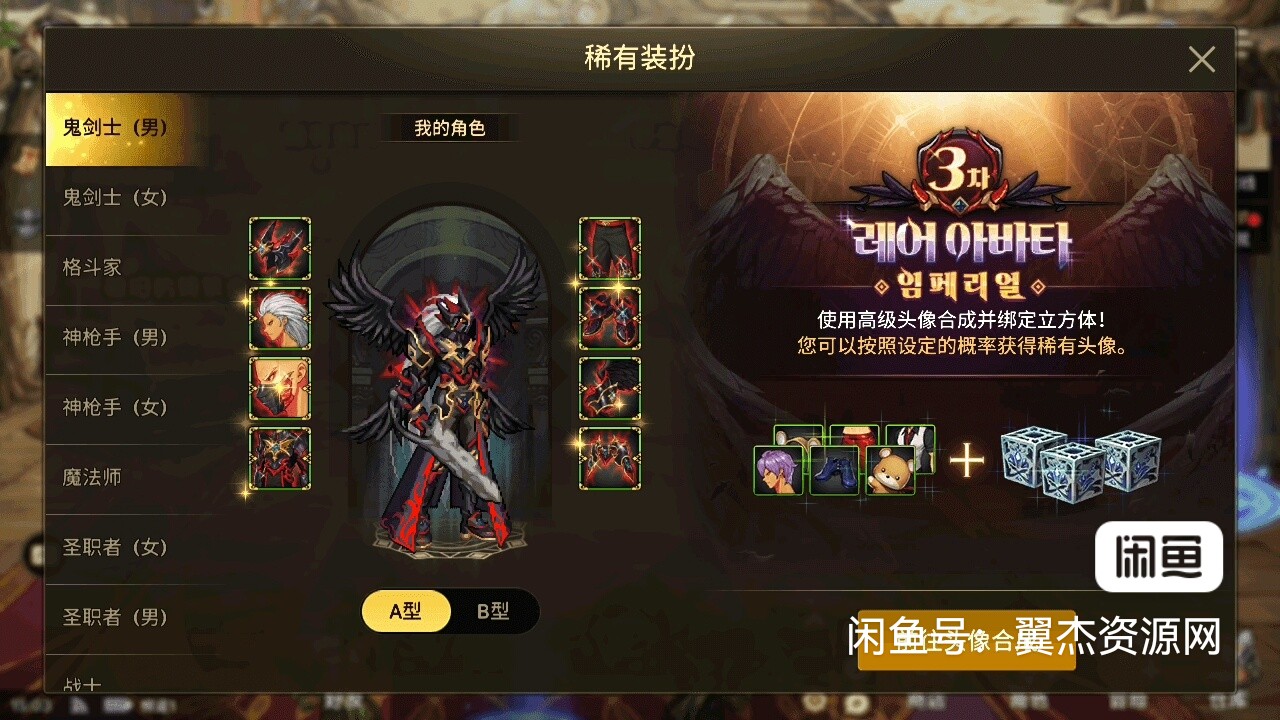Open the face mask avatar slot
The width and height of the screenshot is (1280, 720).
click(x=280, y=390)
